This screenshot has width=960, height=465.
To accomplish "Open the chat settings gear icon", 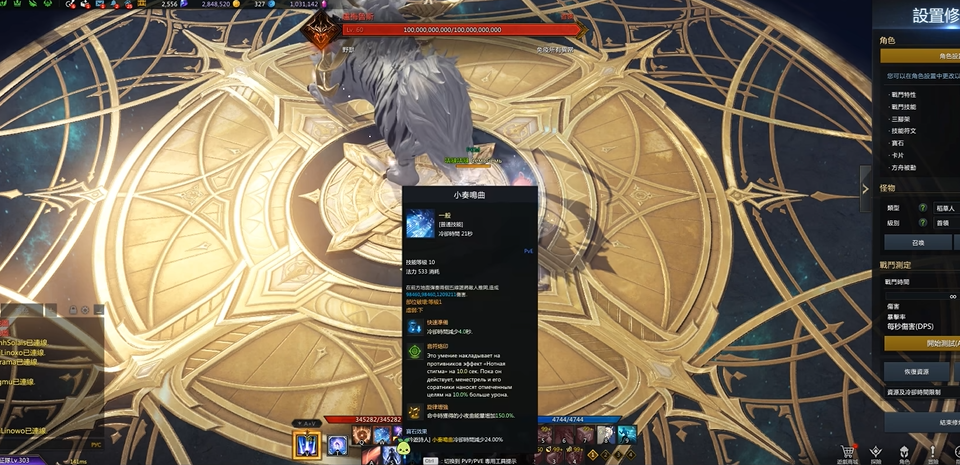I will coord(86,312).
